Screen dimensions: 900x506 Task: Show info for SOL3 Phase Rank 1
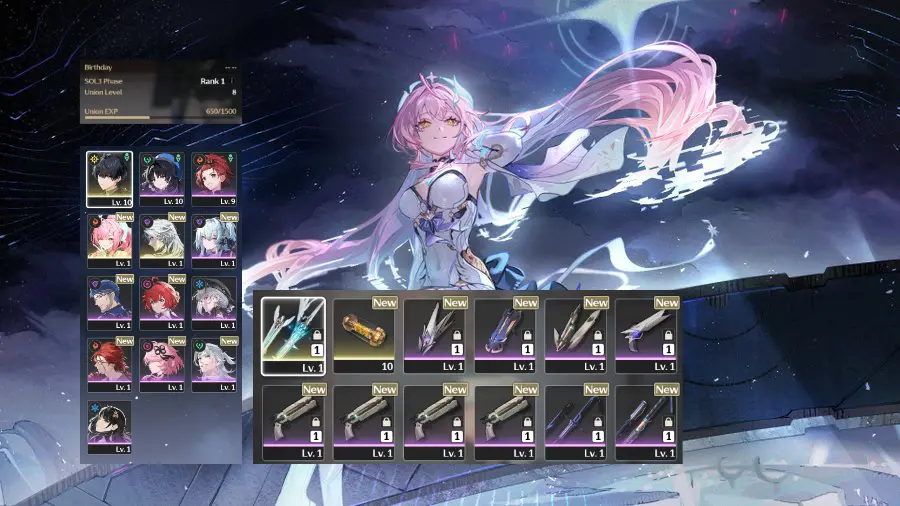click(233, 81)
